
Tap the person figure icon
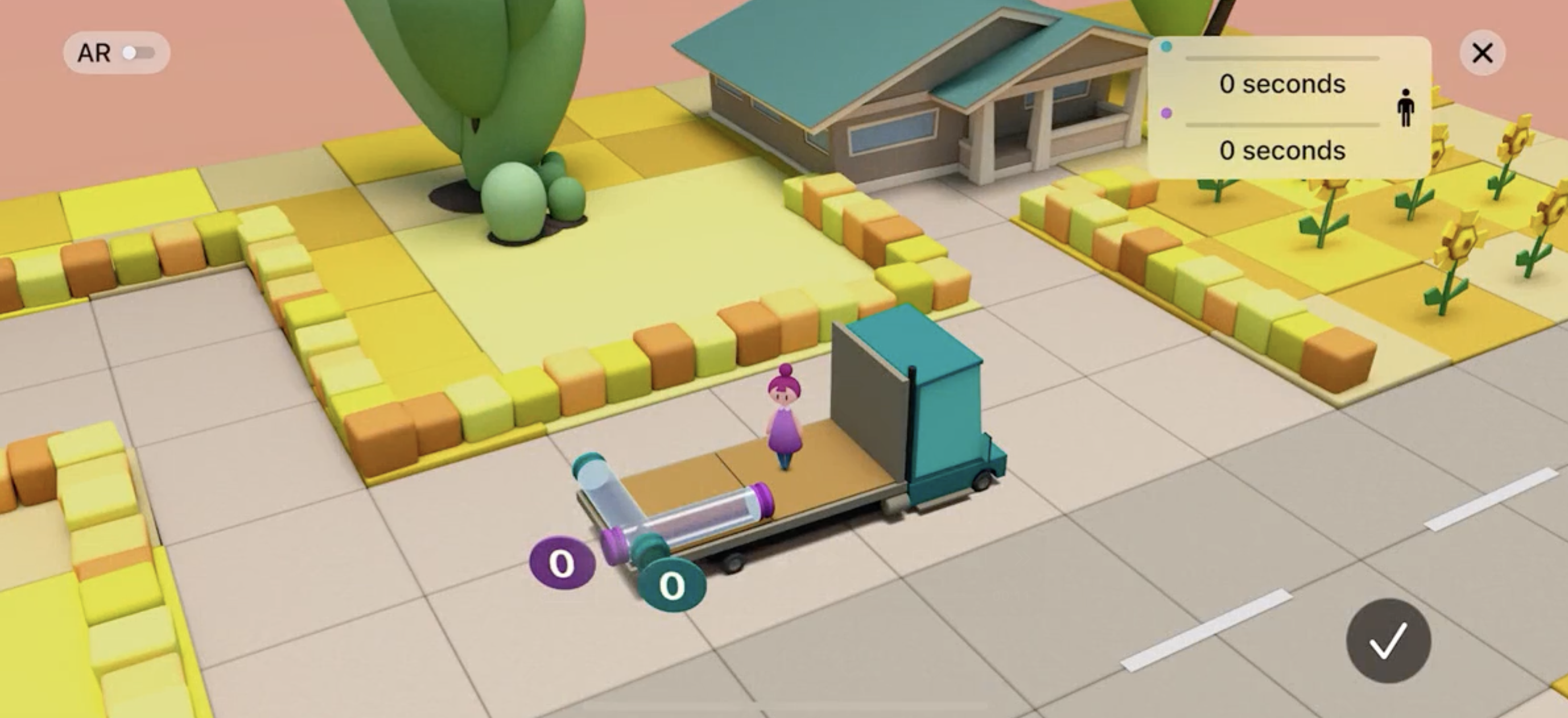click(x=1405, y=108)
